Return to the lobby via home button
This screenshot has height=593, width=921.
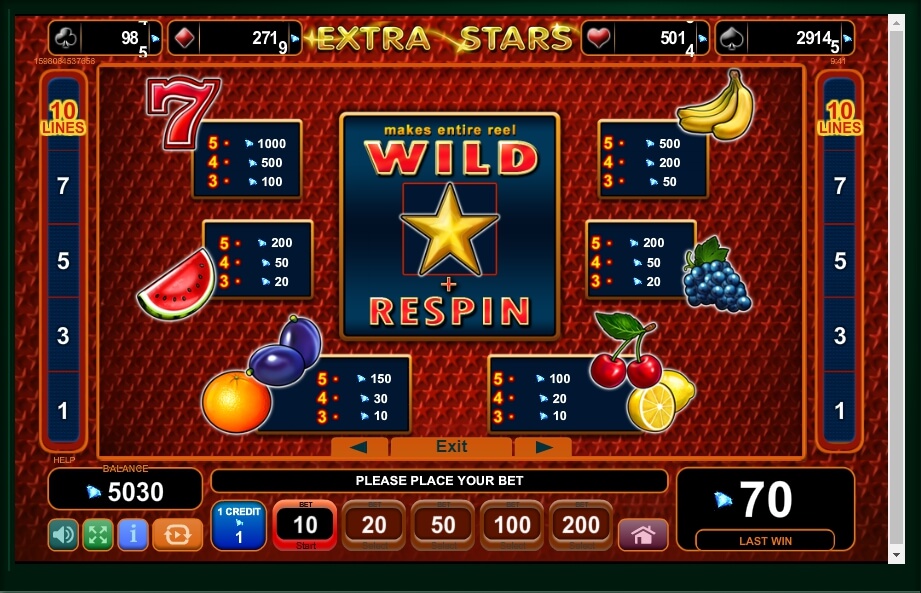click(643, 535)
